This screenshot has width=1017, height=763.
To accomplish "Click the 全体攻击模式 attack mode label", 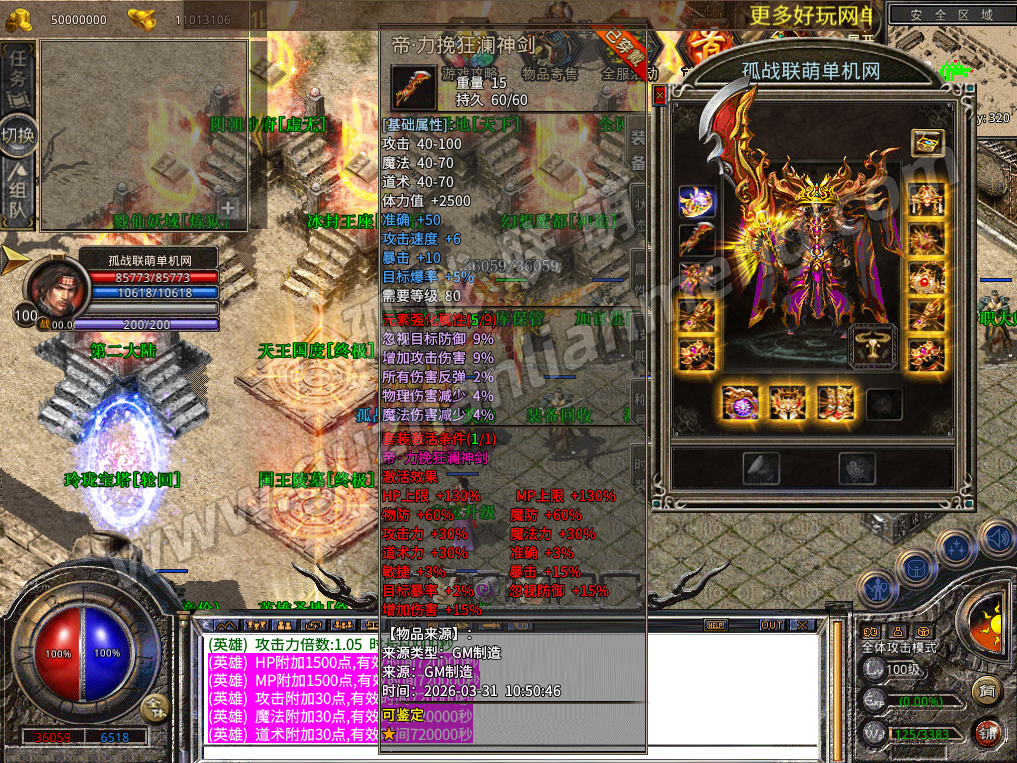I will pyautogui.click(x=899, y=648).
